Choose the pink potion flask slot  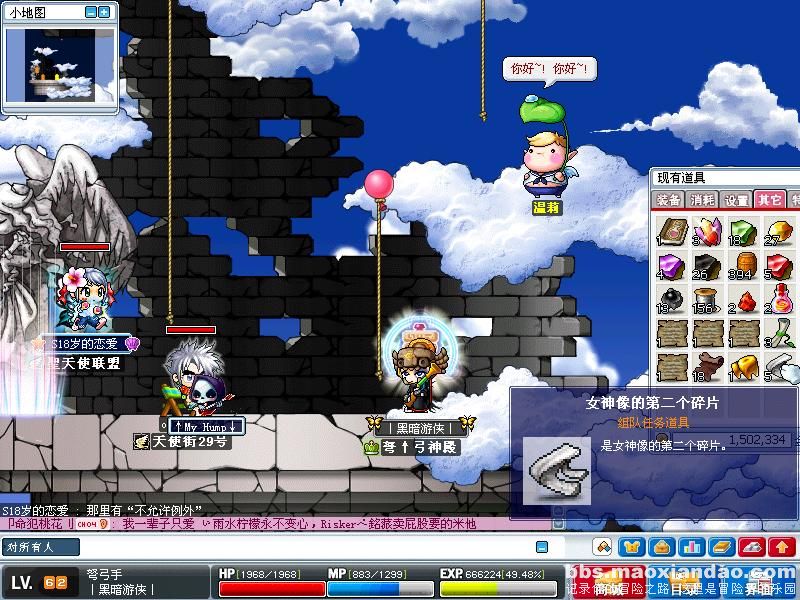coord(777,299)
